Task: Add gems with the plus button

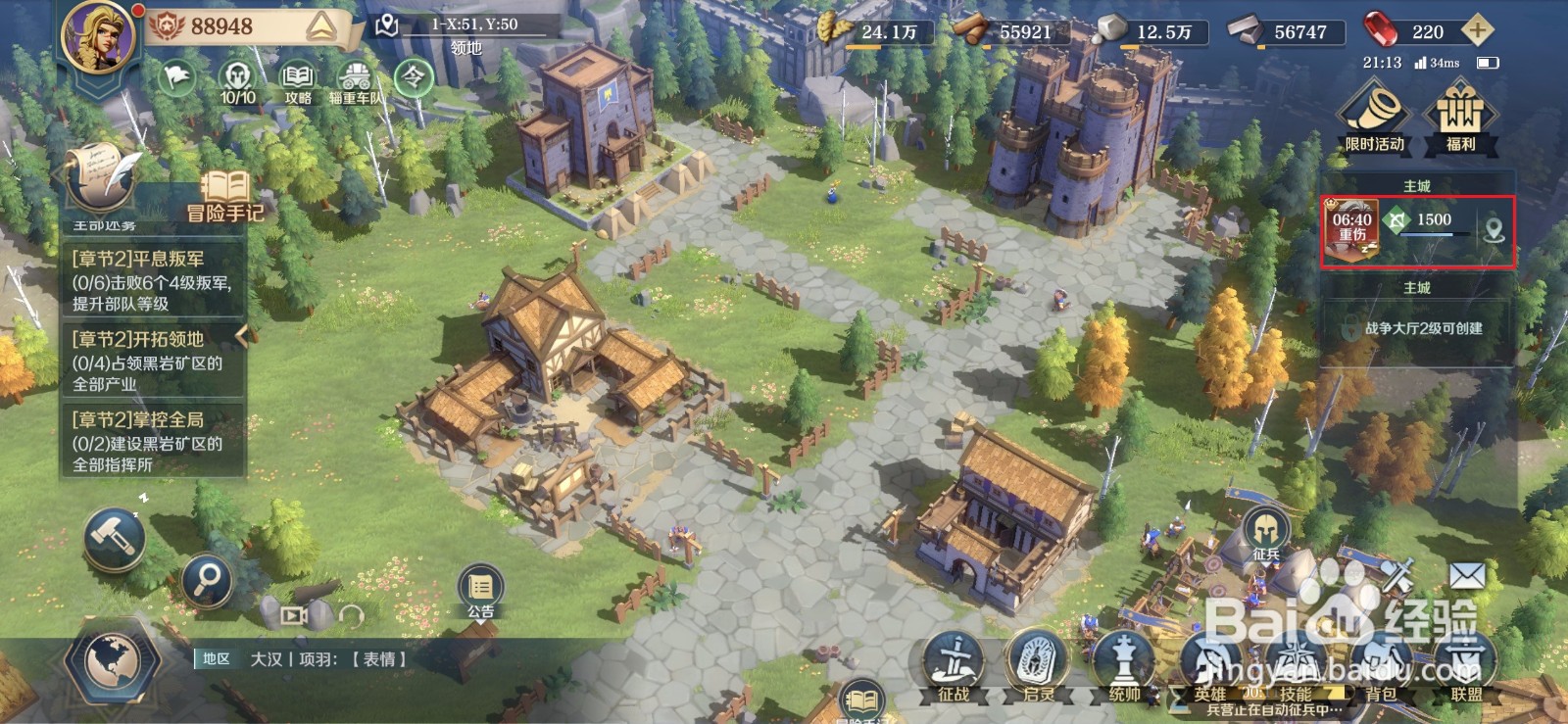Action: [1477, 31]
